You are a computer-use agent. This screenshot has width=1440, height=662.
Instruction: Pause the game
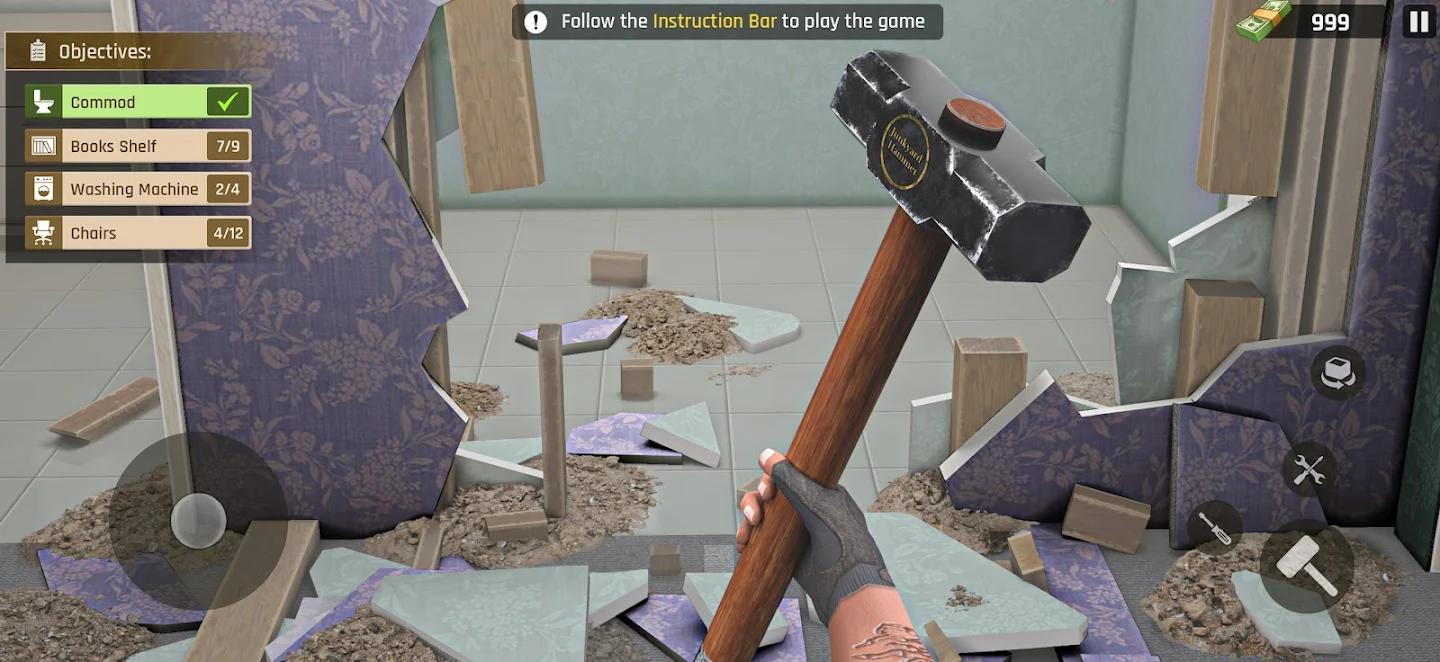click(1418, 21)
